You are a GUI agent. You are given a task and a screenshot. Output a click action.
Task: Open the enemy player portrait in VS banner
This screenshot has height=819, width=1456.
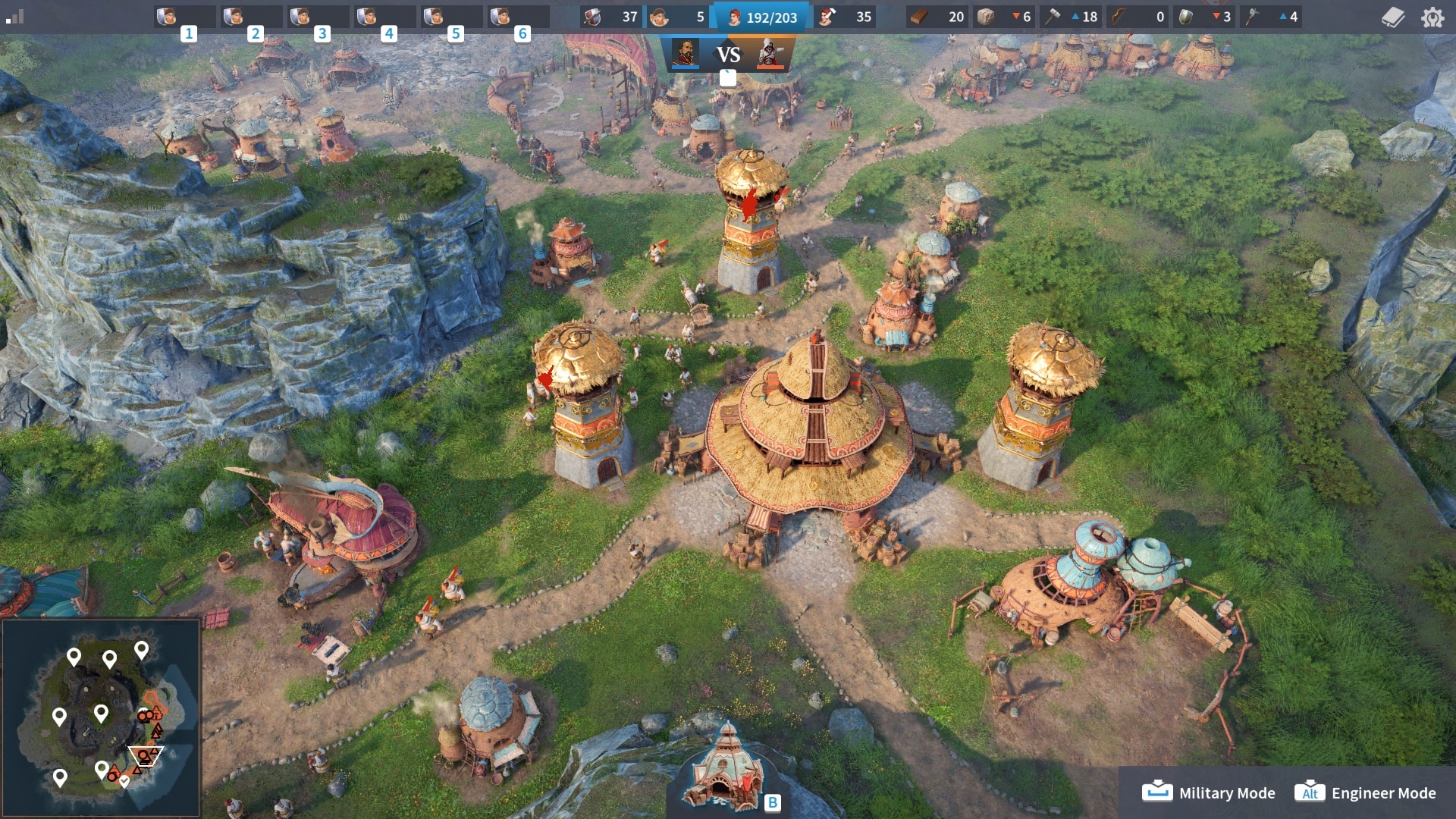[x=771, y=55]
